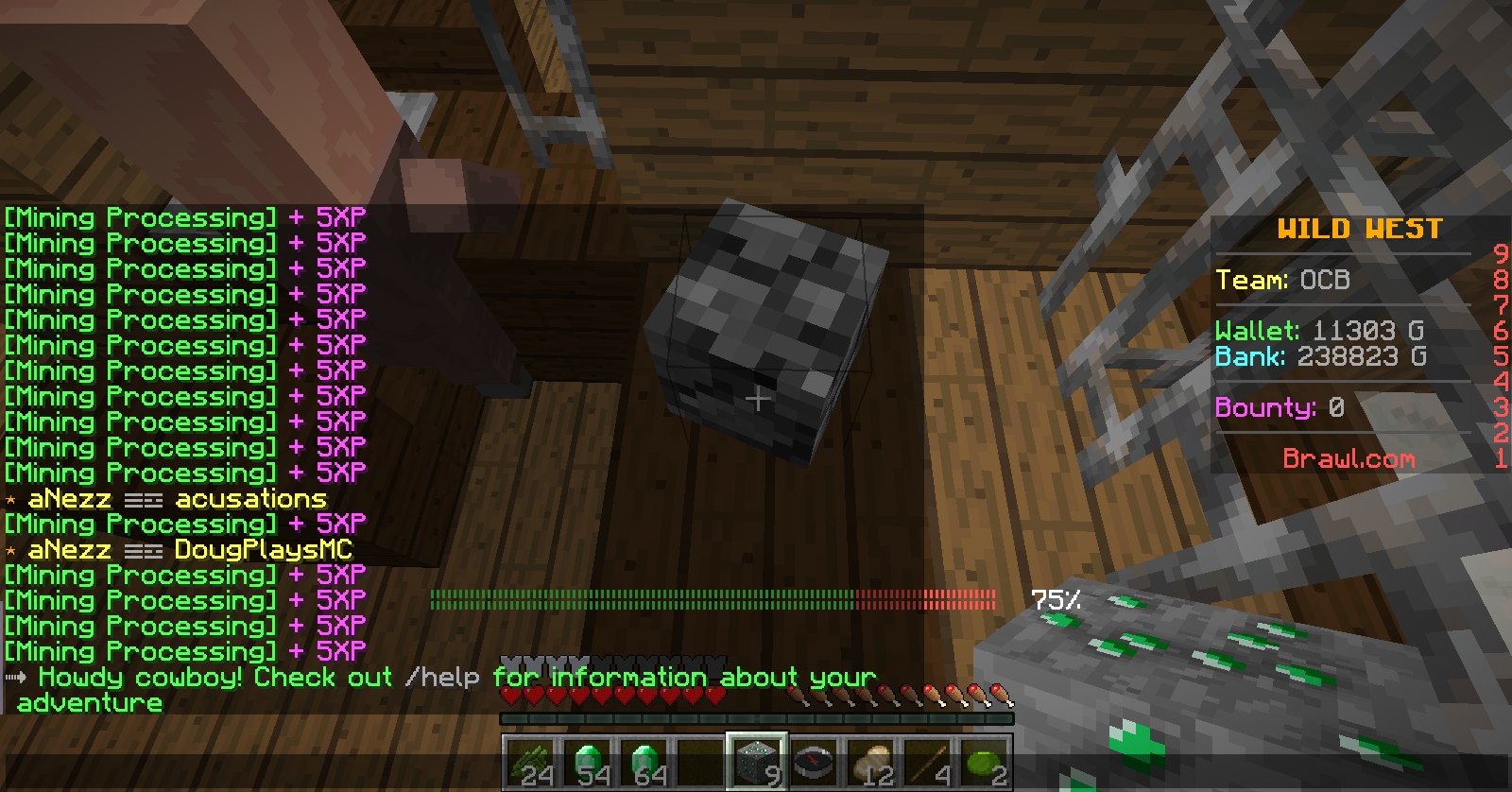Select the emerald stack of 54
The height and width of the screenshot is (792, 1512).
587,762
